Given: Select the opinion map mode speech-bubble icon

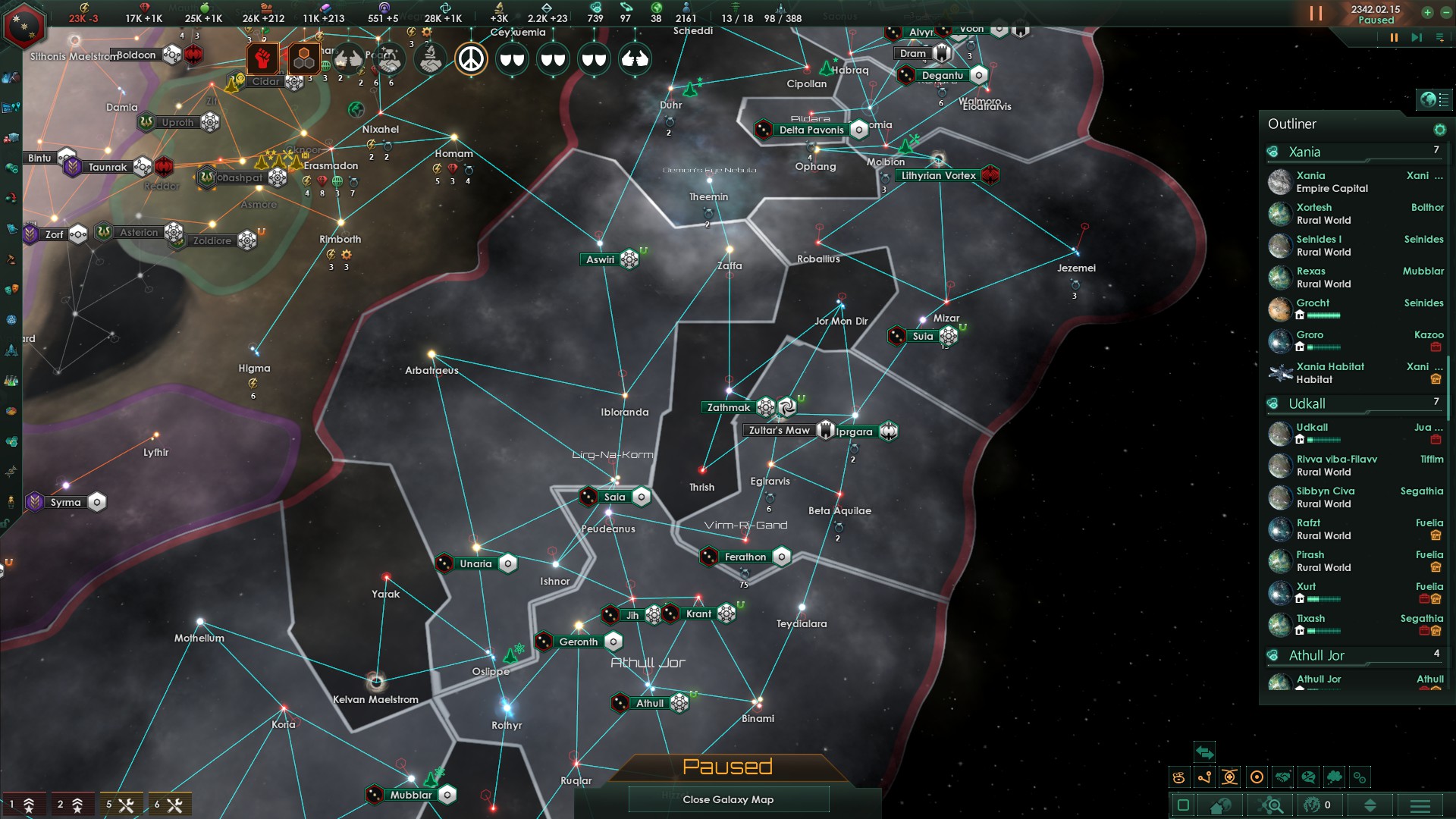Looking at the screenshot, I should (x=1307, y=777).
